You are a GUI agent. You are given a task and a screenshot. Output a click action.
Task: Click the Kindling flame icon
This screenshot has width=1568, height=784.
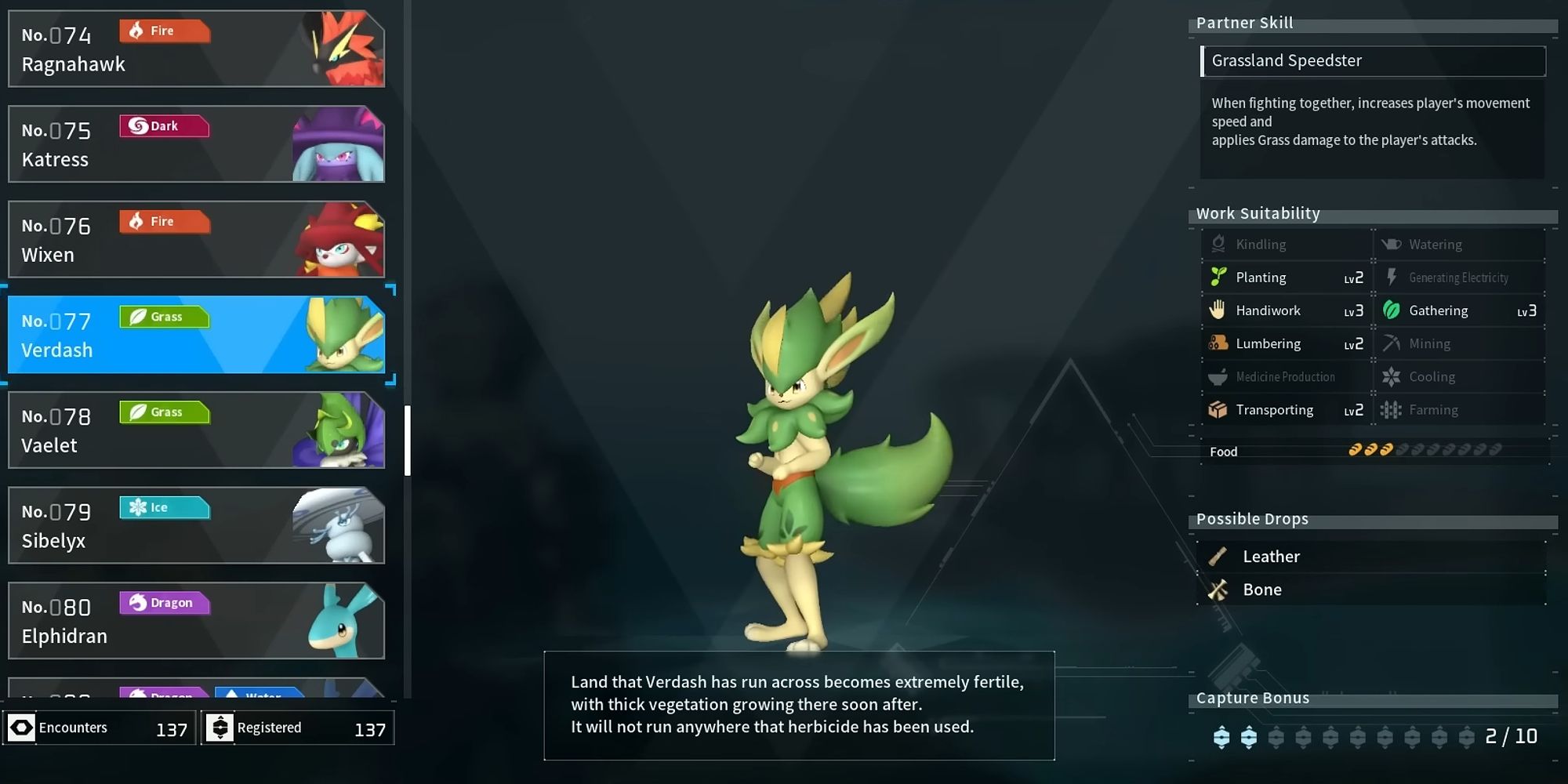pyautogui.click(x=1218, y=244)
